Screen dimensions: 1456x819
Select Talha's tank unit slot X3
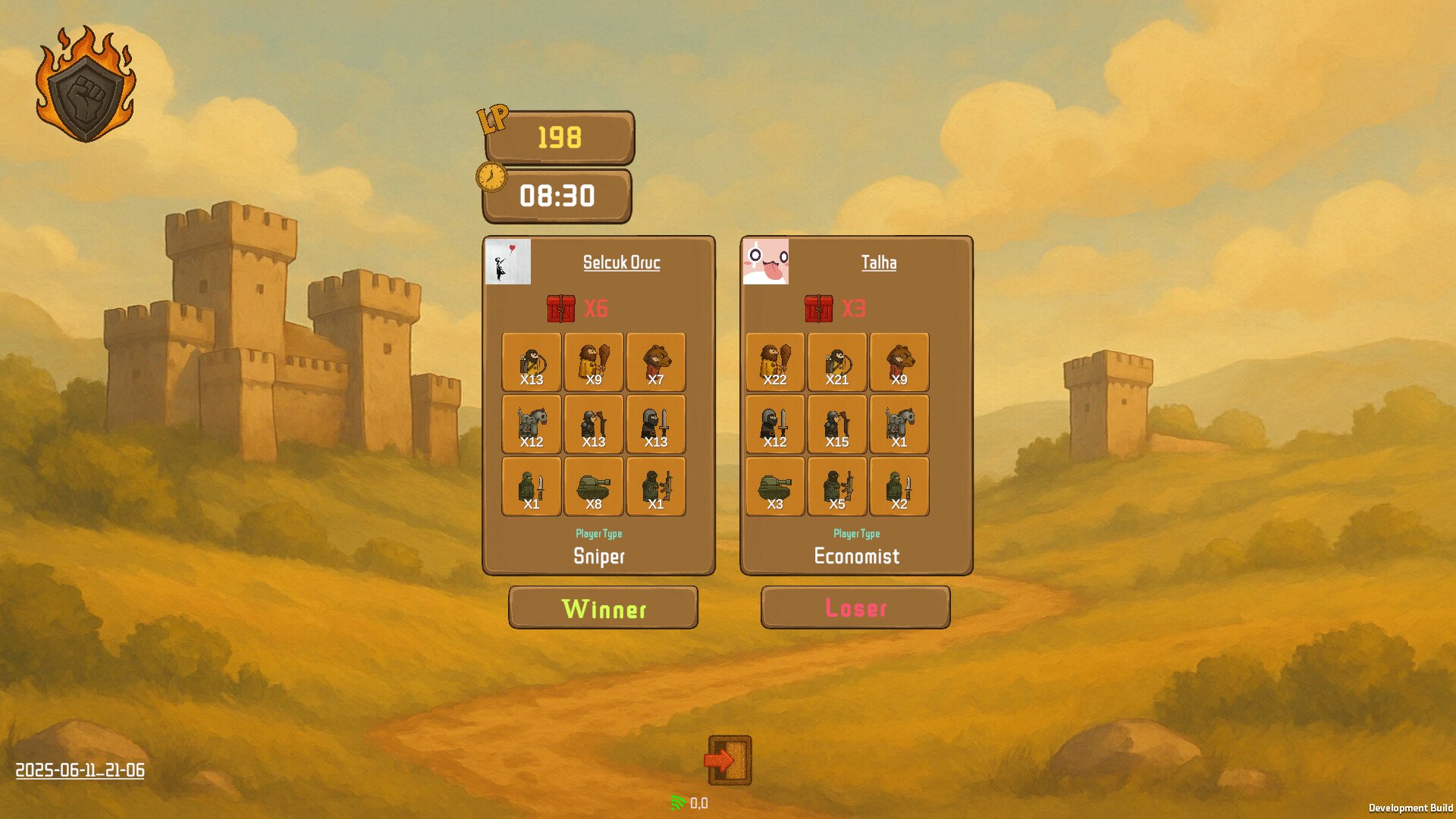pos(775,487)
